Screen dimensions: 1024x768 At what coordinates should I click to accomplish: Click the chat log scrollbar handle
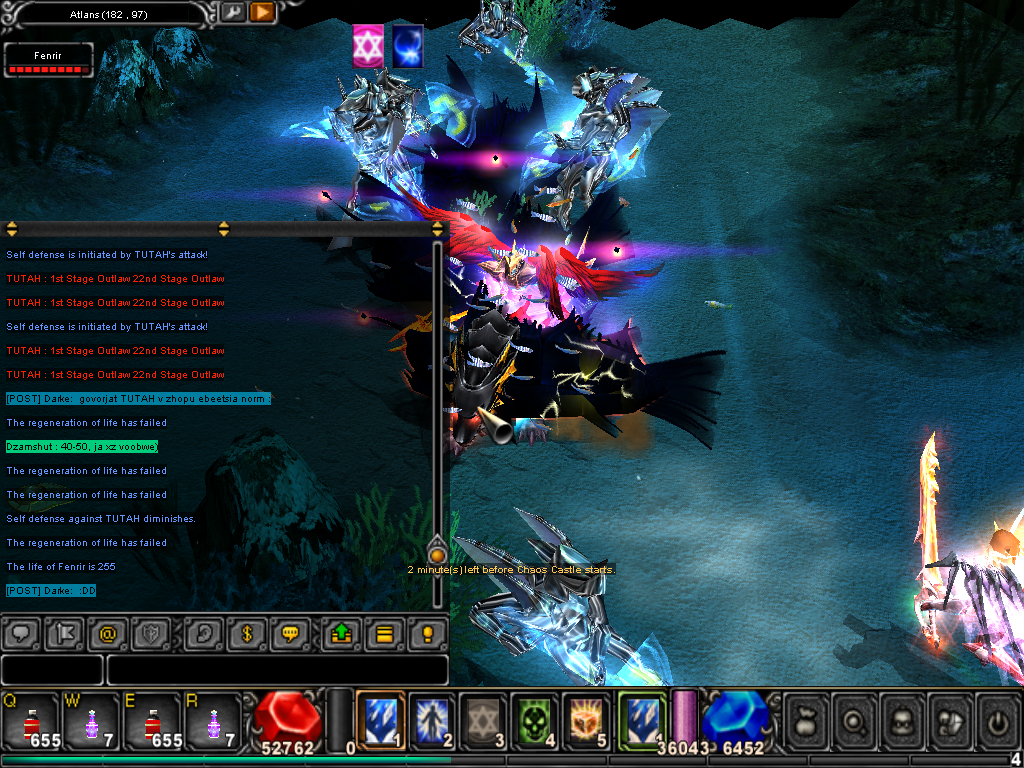tap(437, 554)
